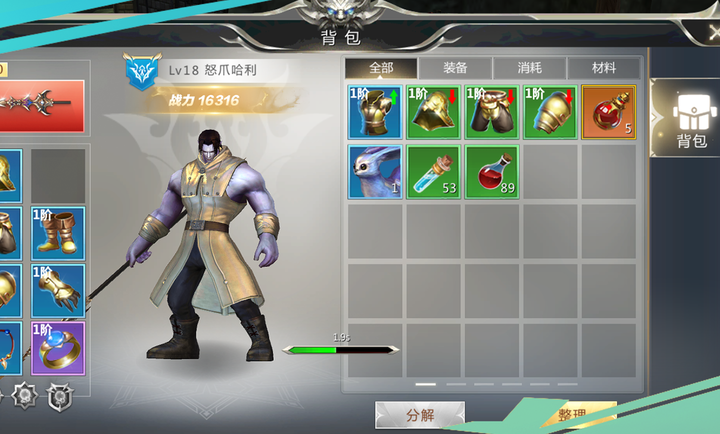Use the blue potion vial stack of 53

pos(433,171)
